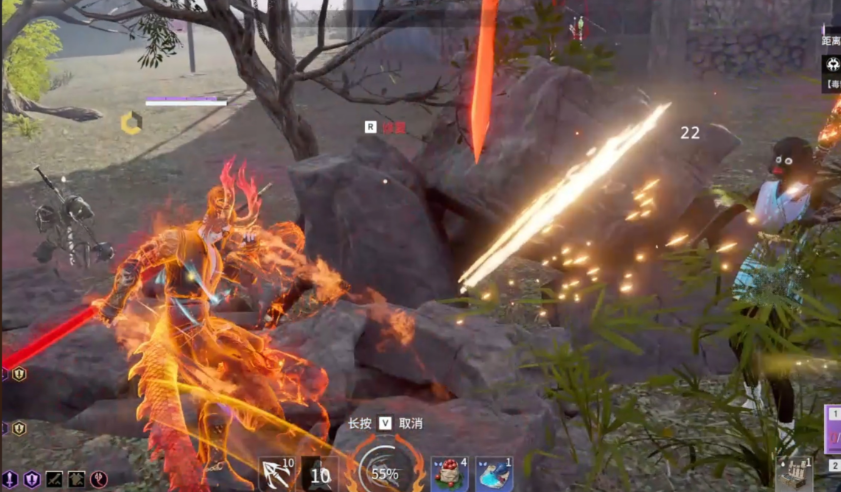Screen dimensions: 841x492
Task: Select the arrow ammo slot
Action: (276, 473)
